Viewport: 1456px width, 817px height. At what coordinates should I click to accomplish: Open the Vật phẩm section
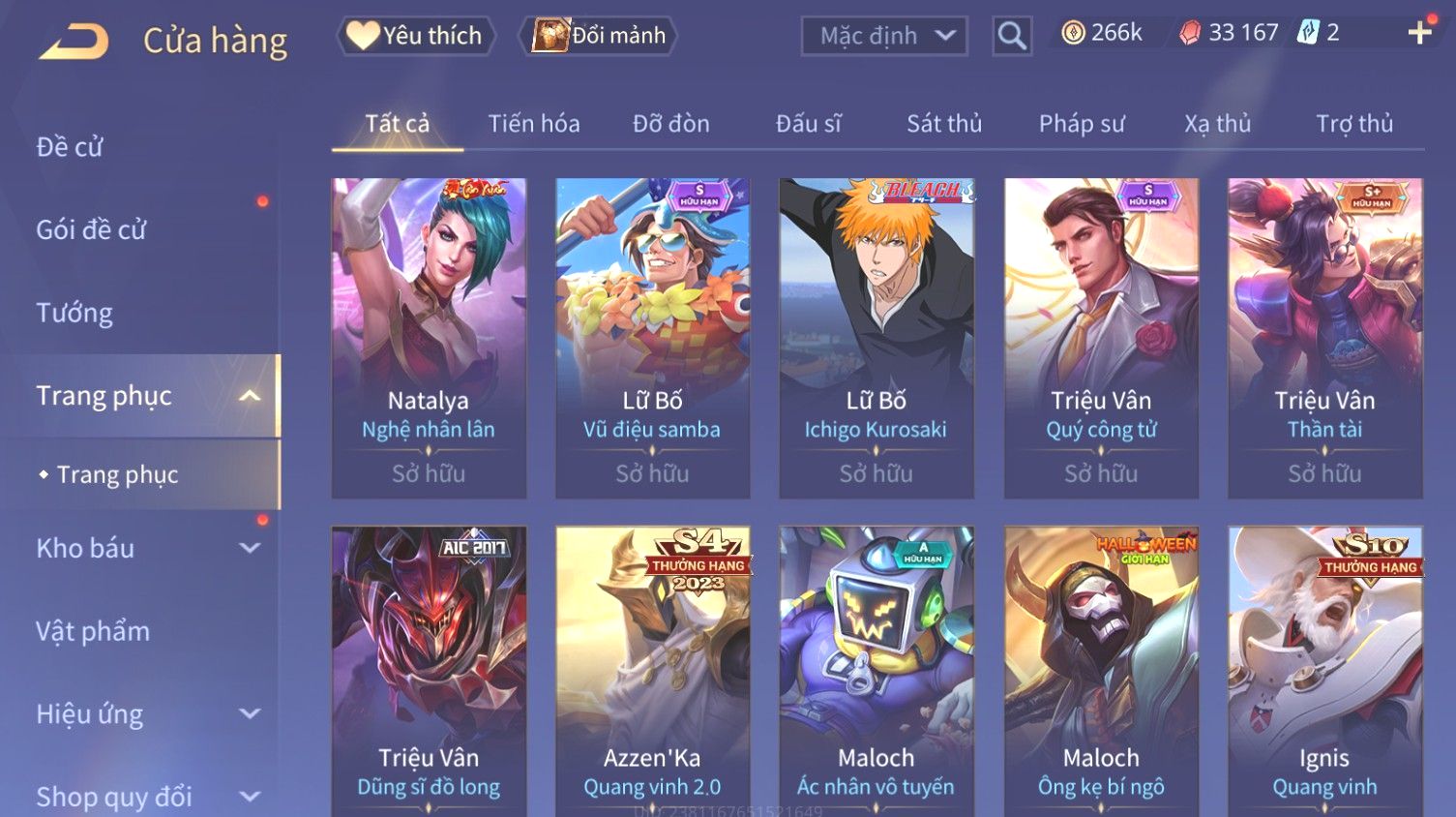pyautogui.click(x=93, y=631)
